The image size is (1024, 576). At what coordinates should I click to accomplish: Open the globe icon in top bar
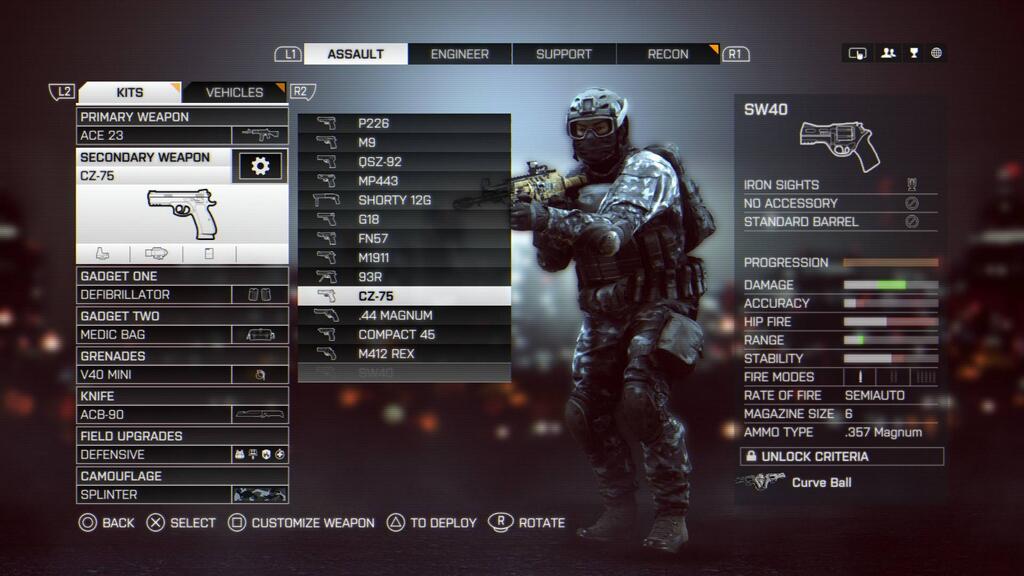[x=937, y=53]
